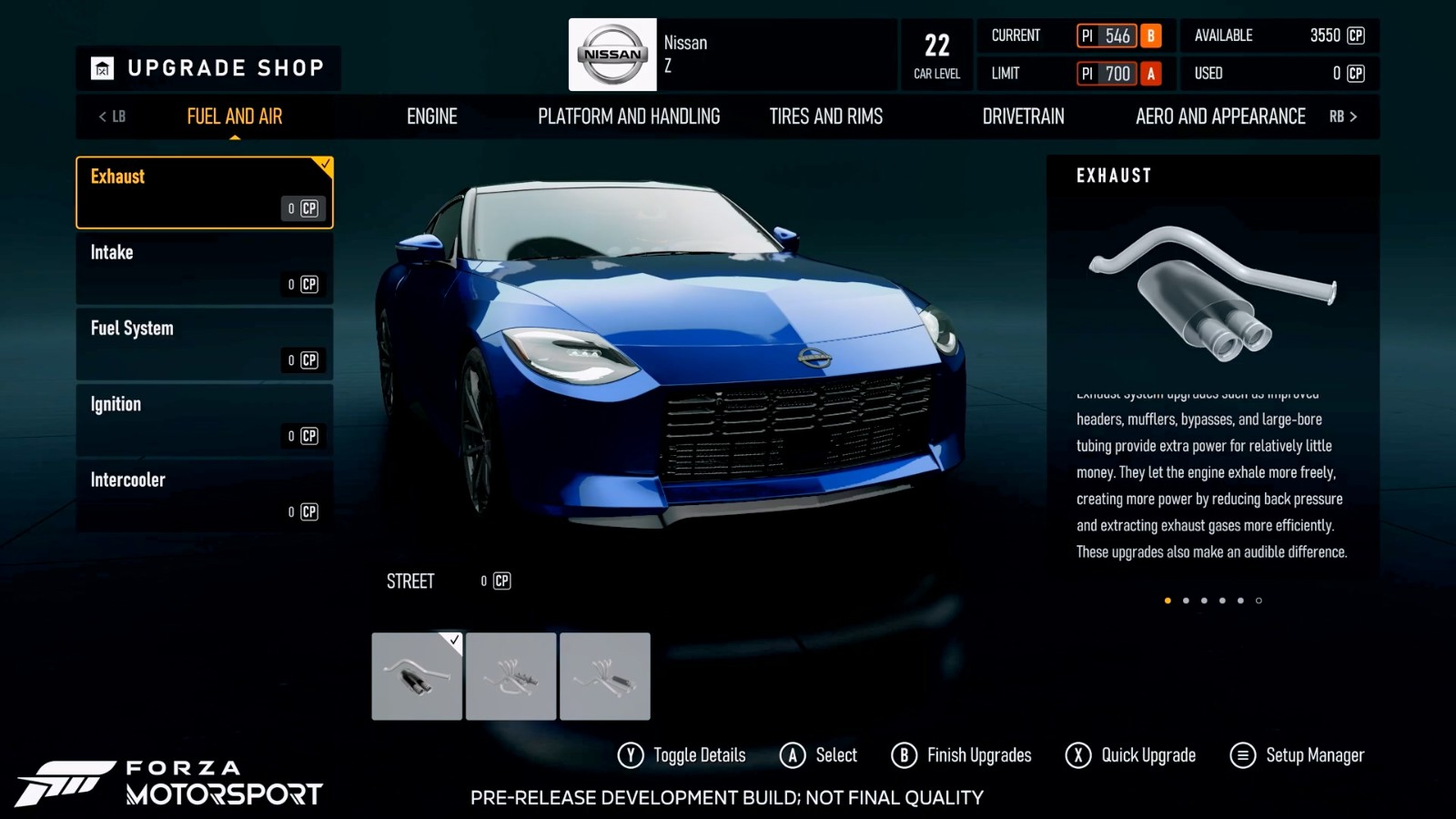Viewport: 1456px width, 819px height.
Task: Open the Aero and Appearance tab
Action: pos(1220,116)
